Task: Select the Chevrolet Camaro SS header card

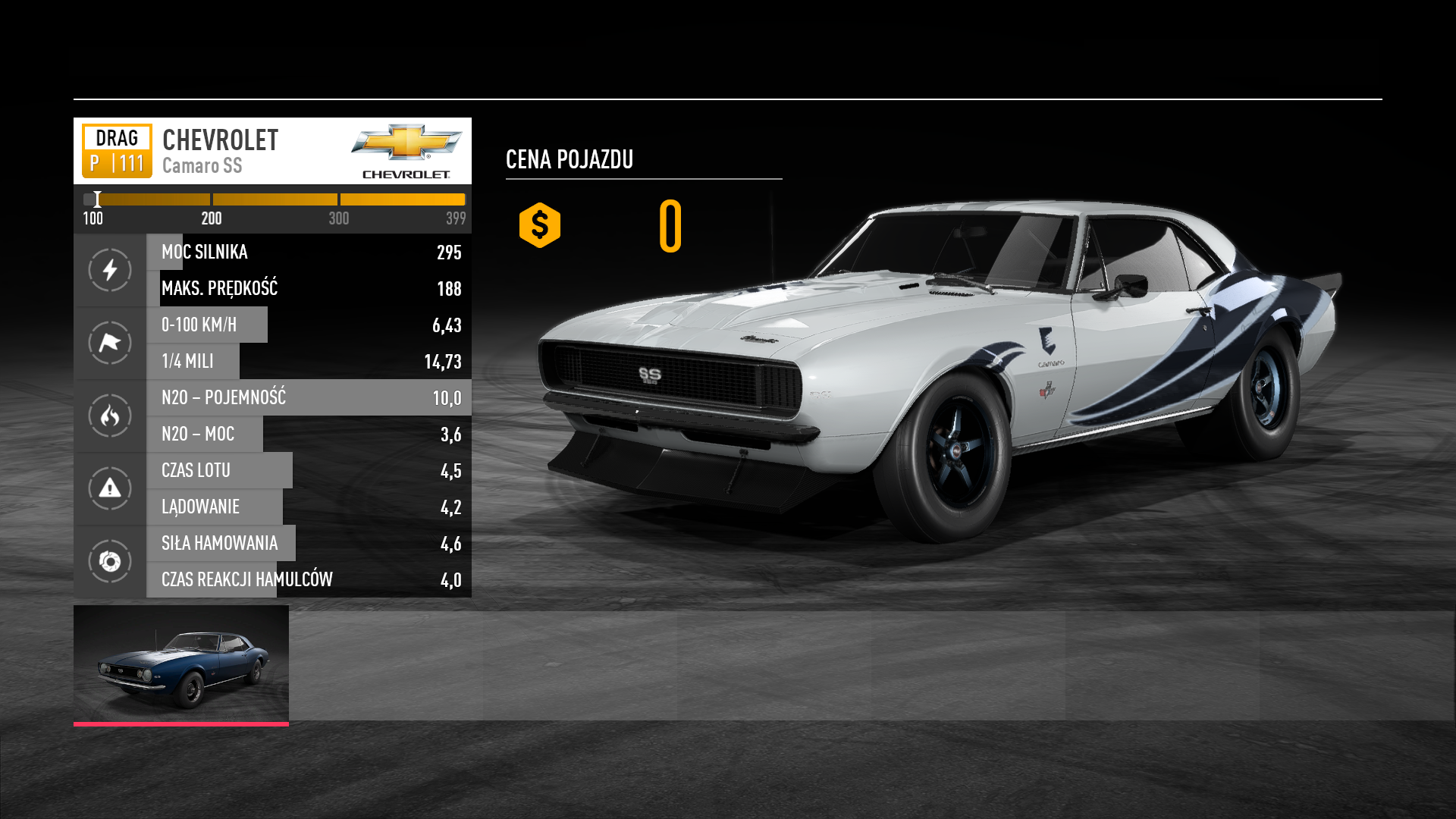Action: 272,151
